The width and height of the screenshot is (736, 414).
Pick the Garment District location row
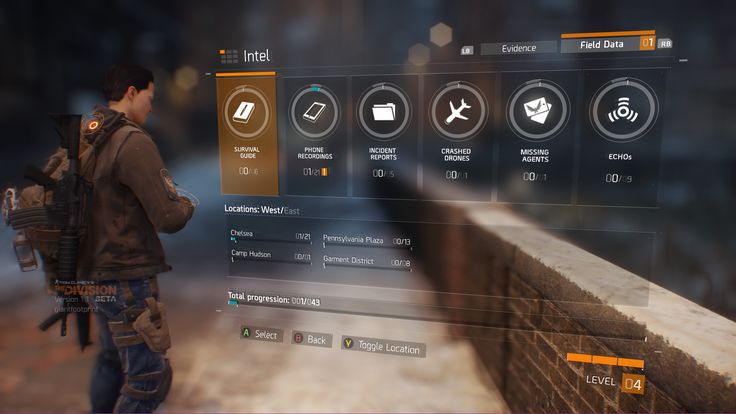[x=366, y=263]
